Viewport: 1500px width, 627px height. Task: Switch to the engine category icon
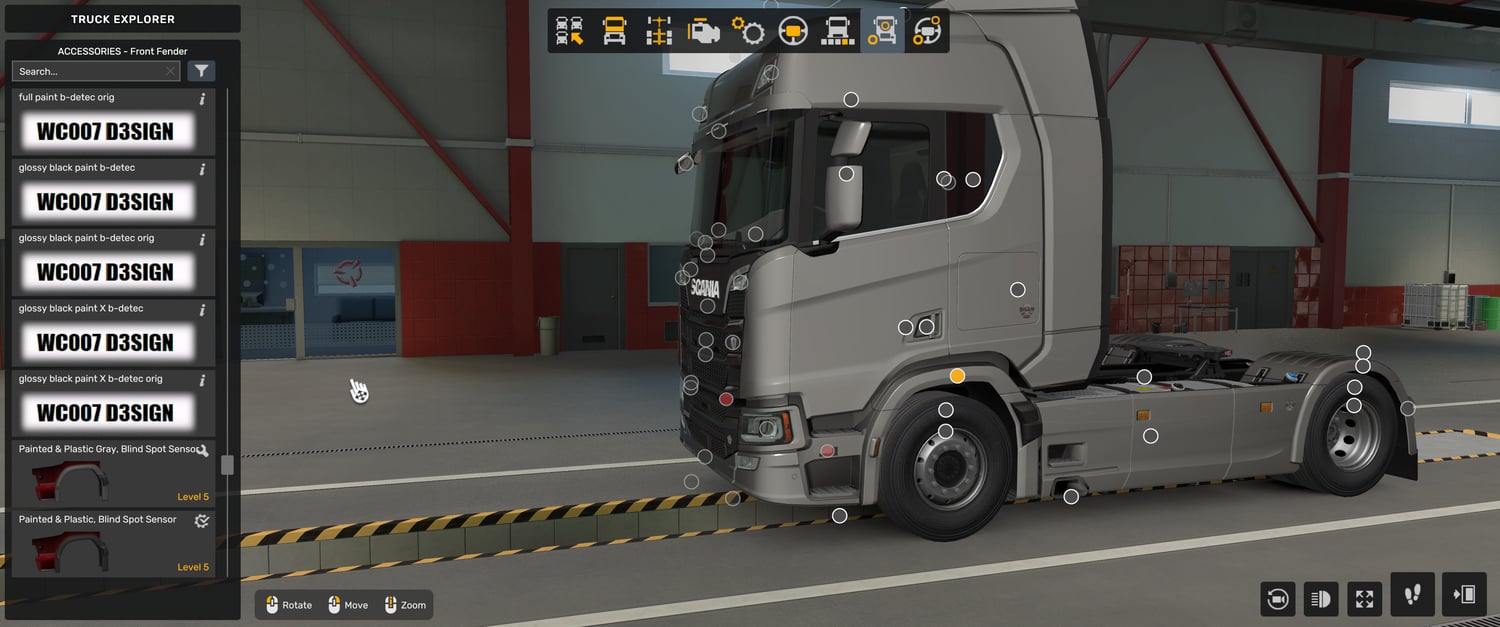[703, 32]
